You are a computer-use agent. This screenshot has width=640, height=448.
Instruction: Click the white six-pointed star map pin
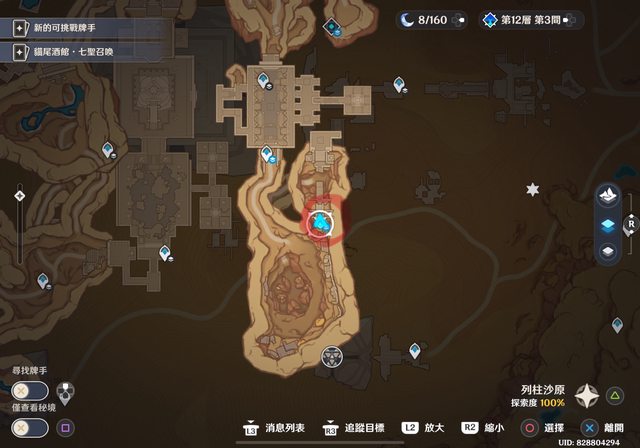[533, 189]
